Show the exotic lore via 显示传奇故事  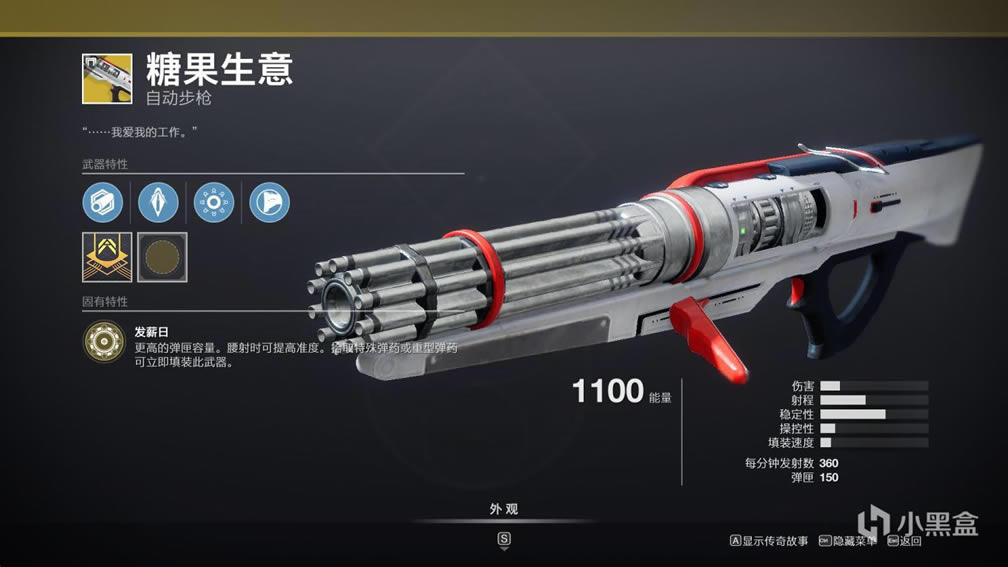coord(768,541)
